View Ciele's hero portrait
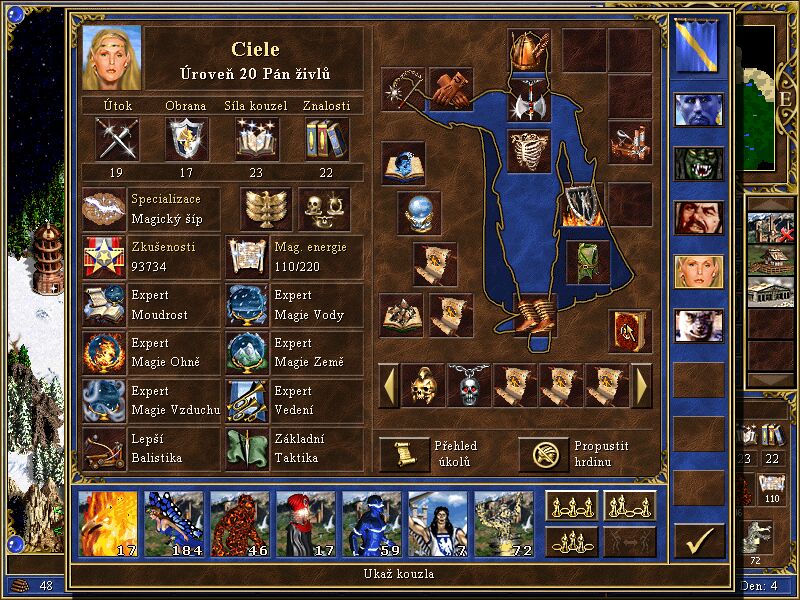This screenshot has height=600, width=800. pos(112,58)
